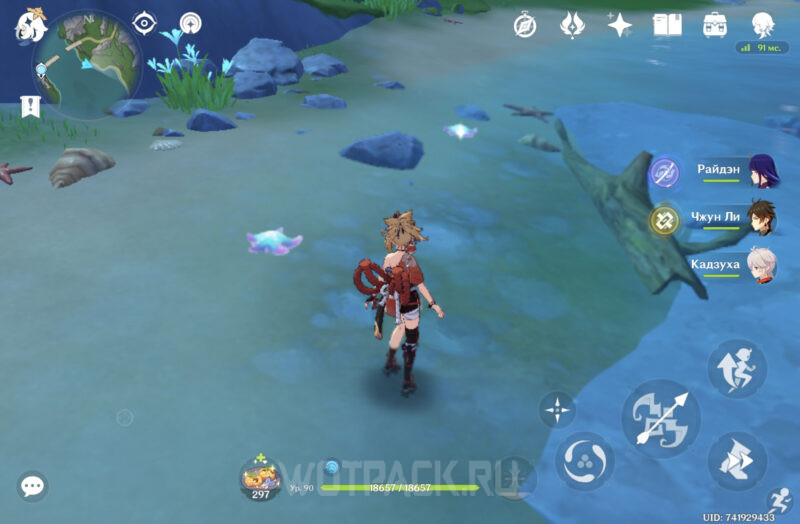This screenshot has height=524, width=800.
Task: Activate the eye-shaped elemental sight icon
Action: 145,23
